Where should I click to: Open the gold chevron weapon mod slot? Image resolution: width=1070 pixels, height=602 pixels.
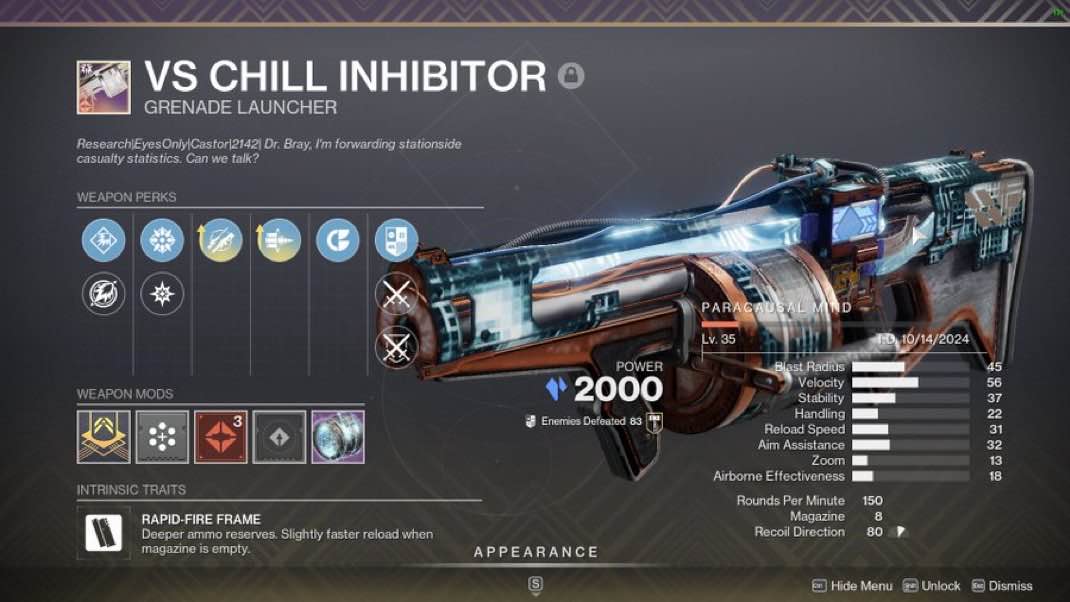(104, 436)
